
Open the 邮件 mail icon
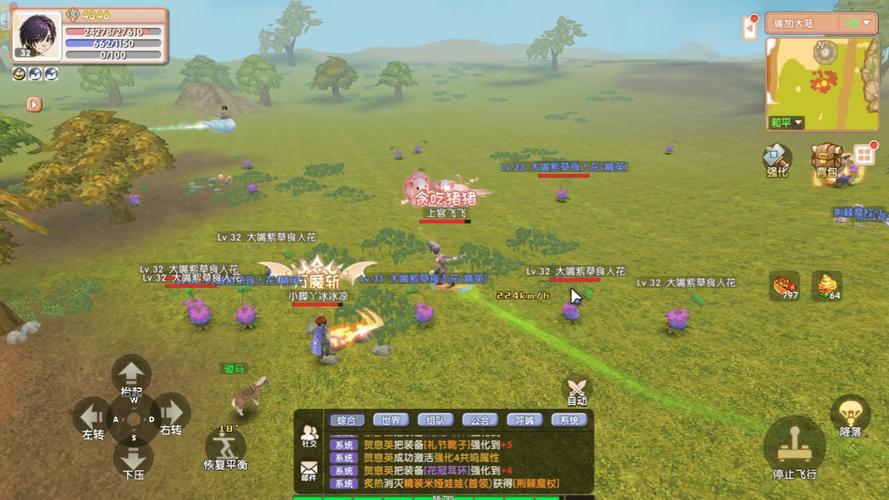coord(308,470)
